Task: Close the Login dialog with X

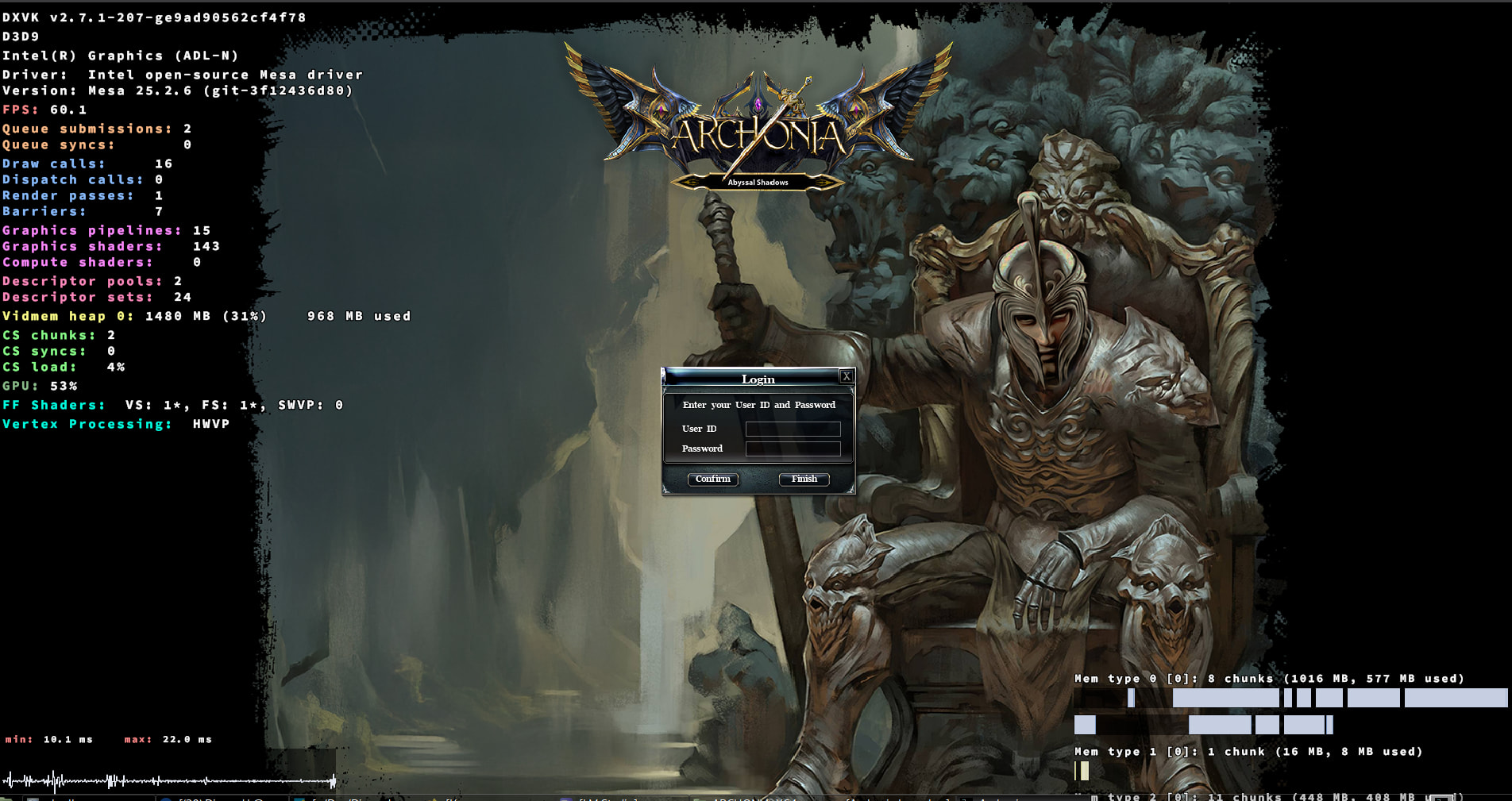Action: pos(847,376)
